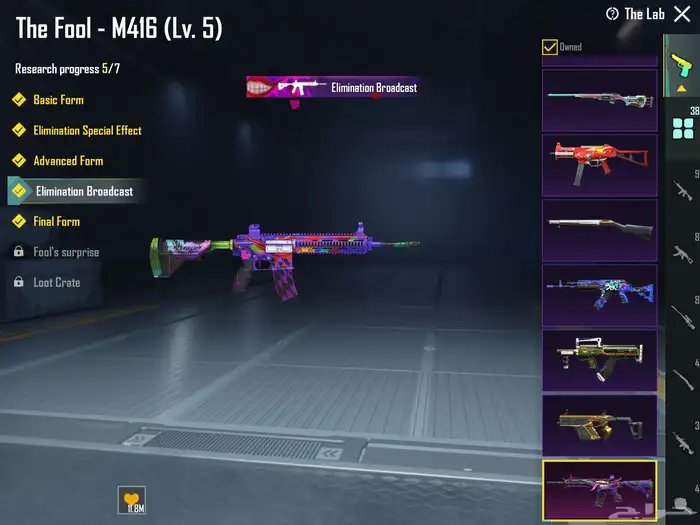700x525 pixels.
Task: Close The Lab screen with the X
Action: pyautogui.click(x=683, y=14)
